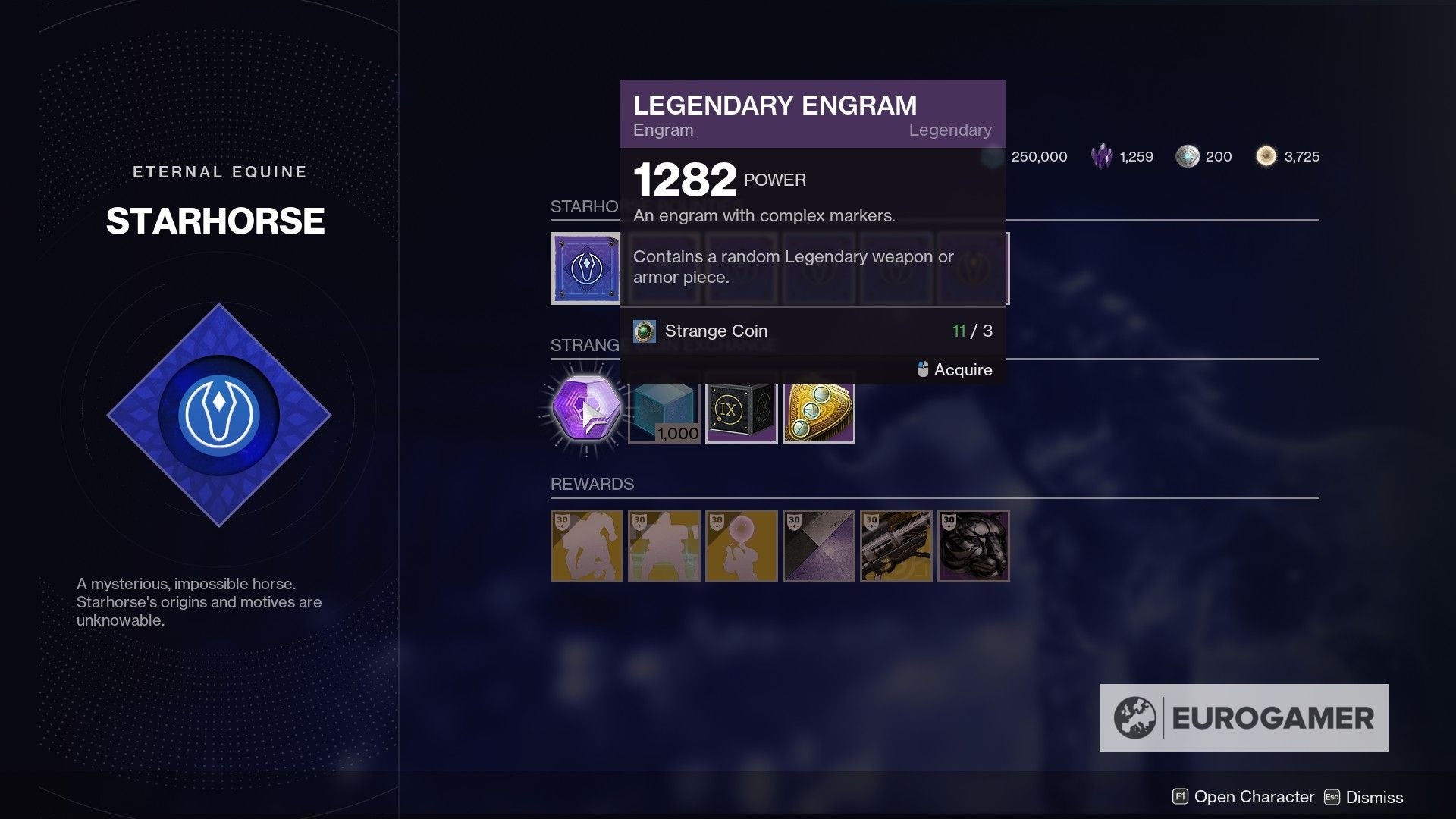Select the first armor silhouette reward tile
This screenshot has width=1456, height=819.
(x=586, y=546)
